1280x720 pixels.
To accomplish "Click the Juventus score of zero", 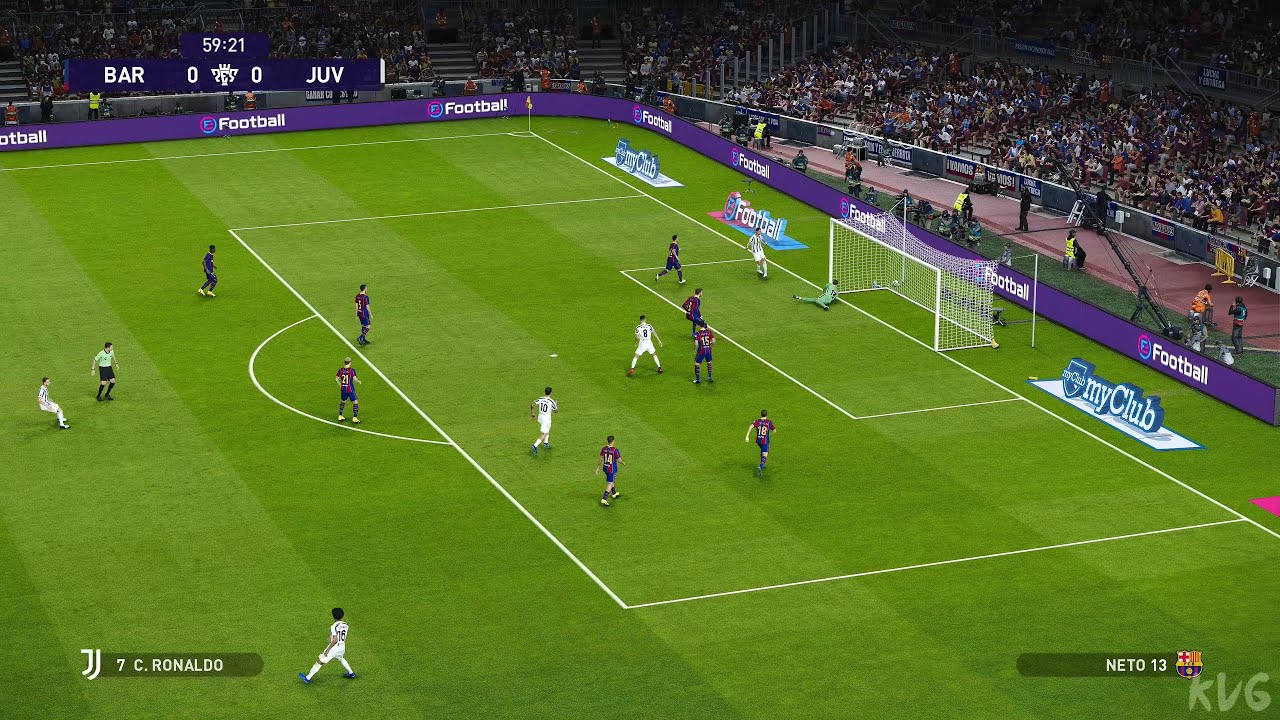I will tap(257, 75).
